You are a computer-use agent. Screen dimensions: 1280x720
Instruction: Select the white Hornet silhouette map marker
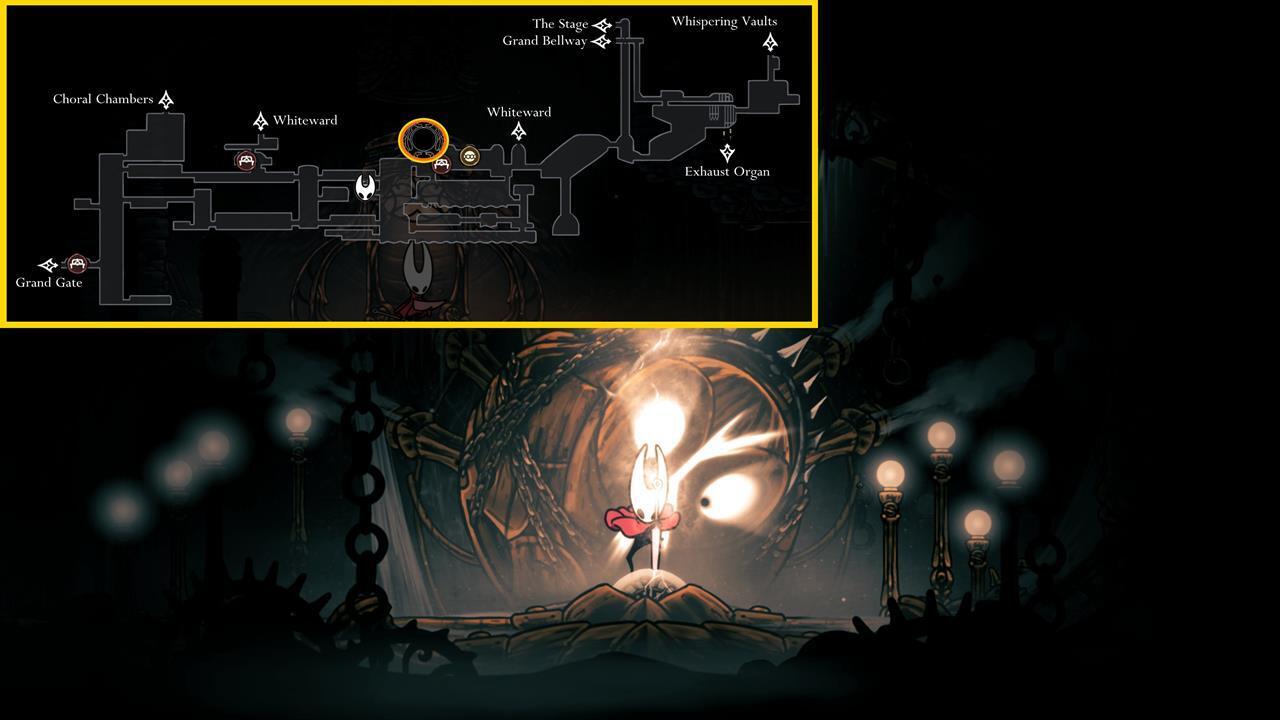(364, 188)
